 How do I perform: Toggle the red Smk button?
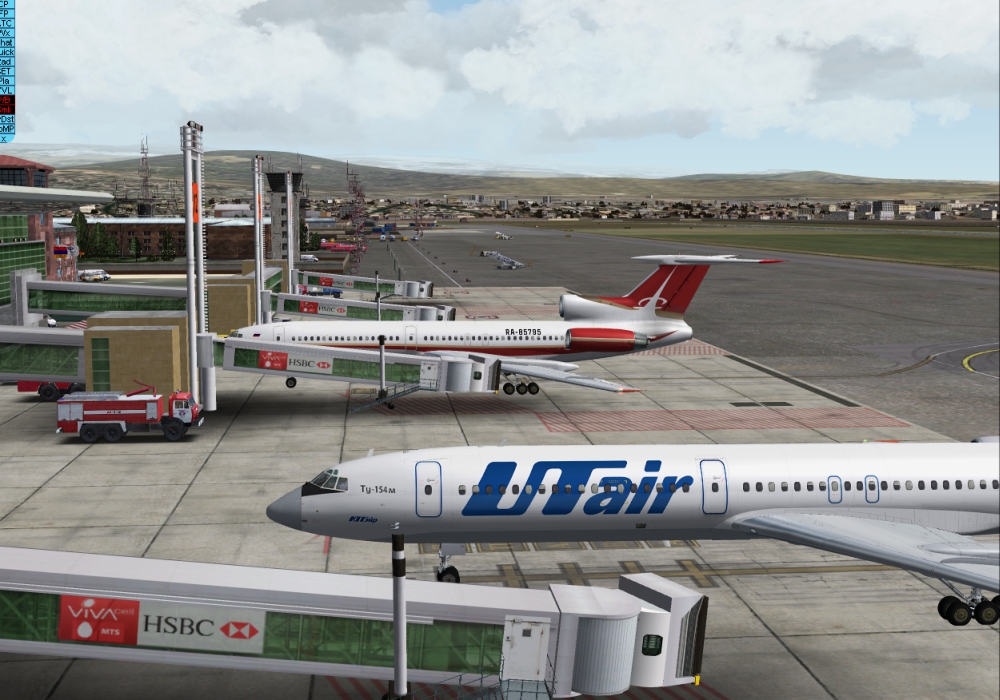7,109
